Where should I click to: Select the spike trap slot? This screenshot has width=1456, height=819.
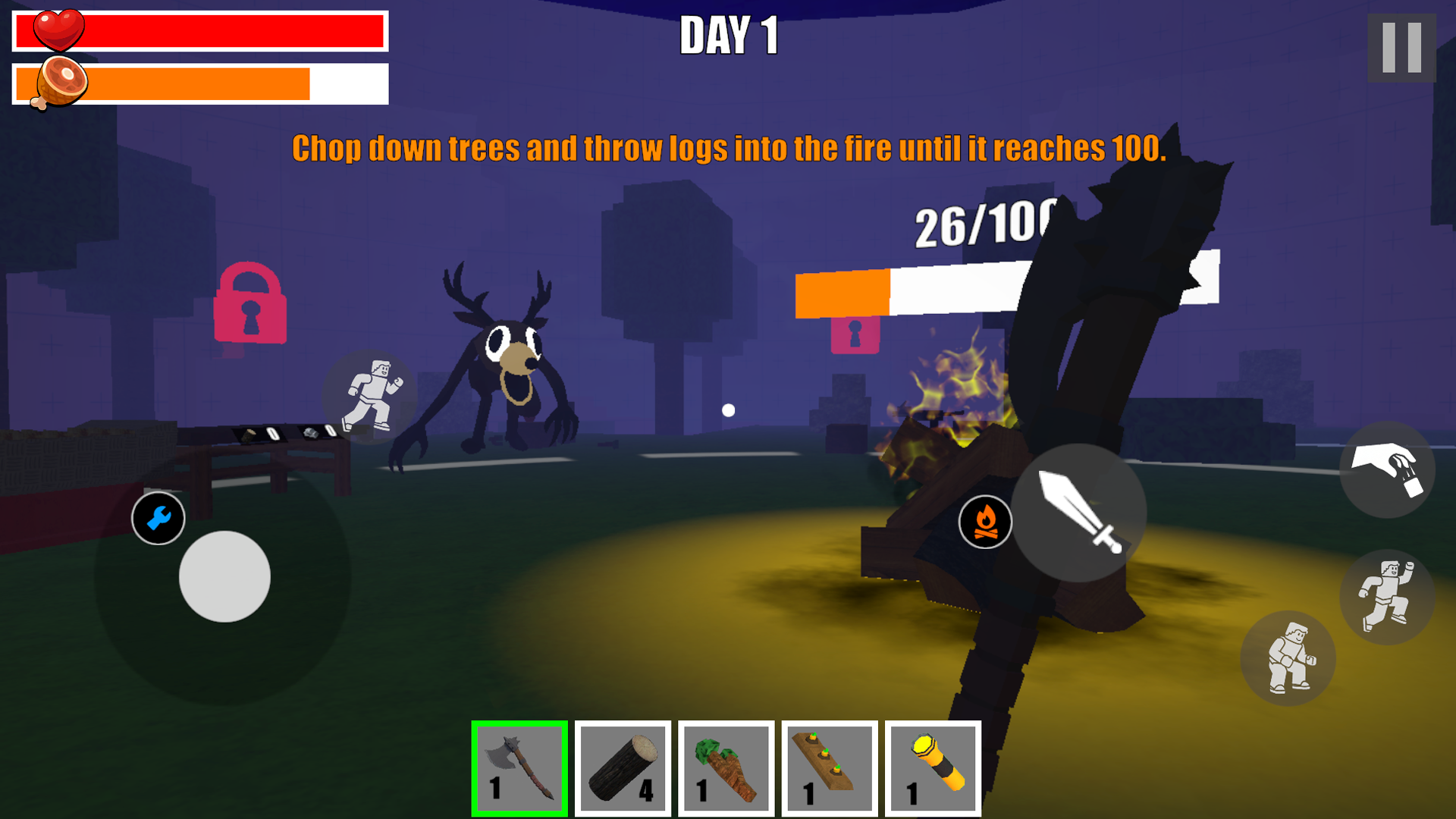829,766
